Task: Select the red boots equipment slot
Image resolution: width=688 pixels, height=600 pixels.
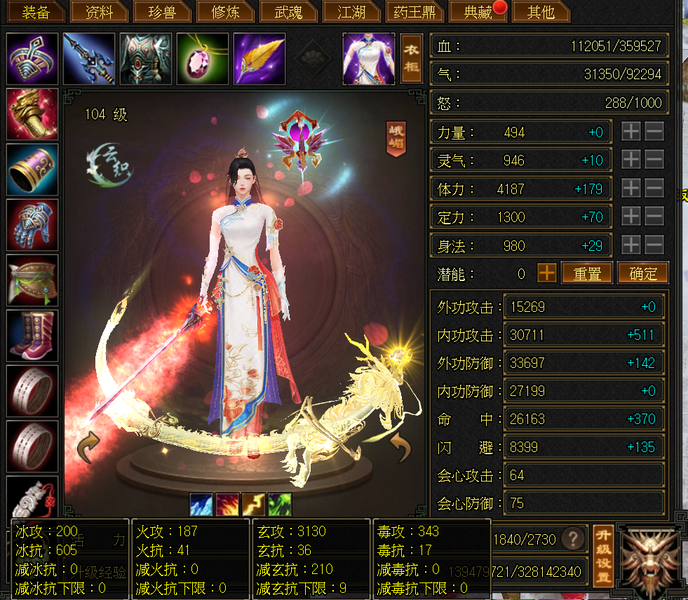Action: [x=32, y=334]
